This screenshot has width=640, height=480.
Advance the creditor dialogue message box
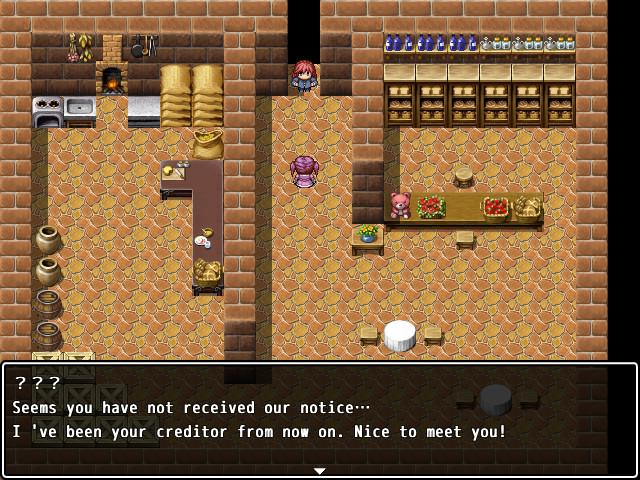click(319, 420)
